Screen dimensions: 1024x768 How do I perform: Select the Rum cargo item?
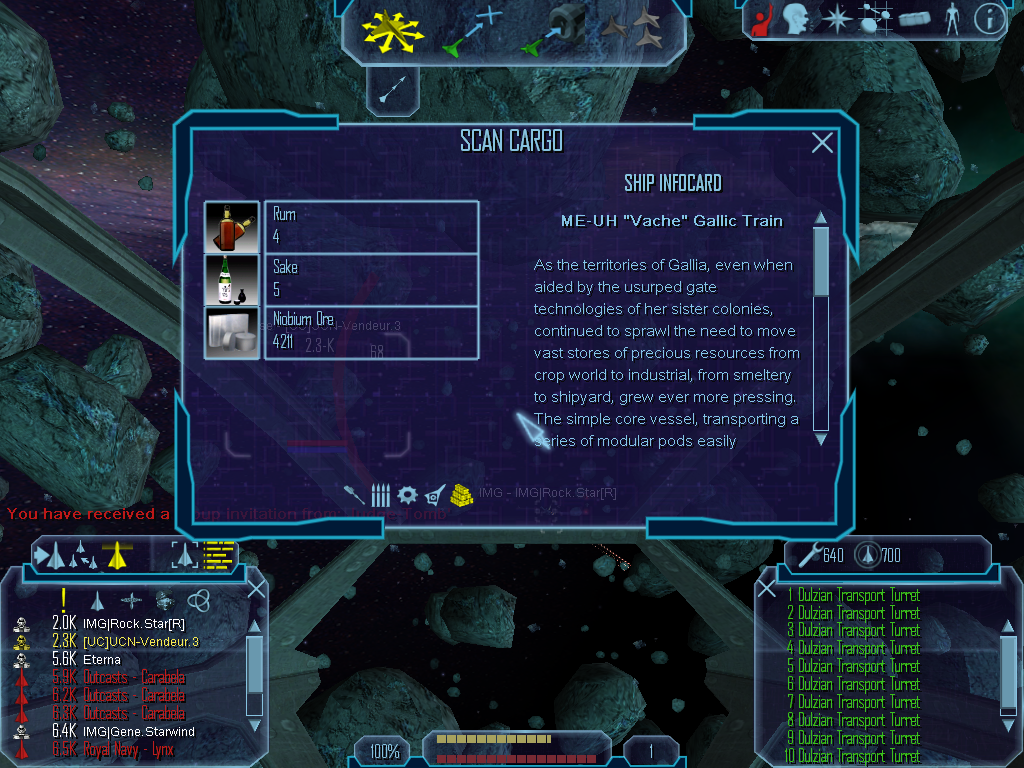pos(341,227)
